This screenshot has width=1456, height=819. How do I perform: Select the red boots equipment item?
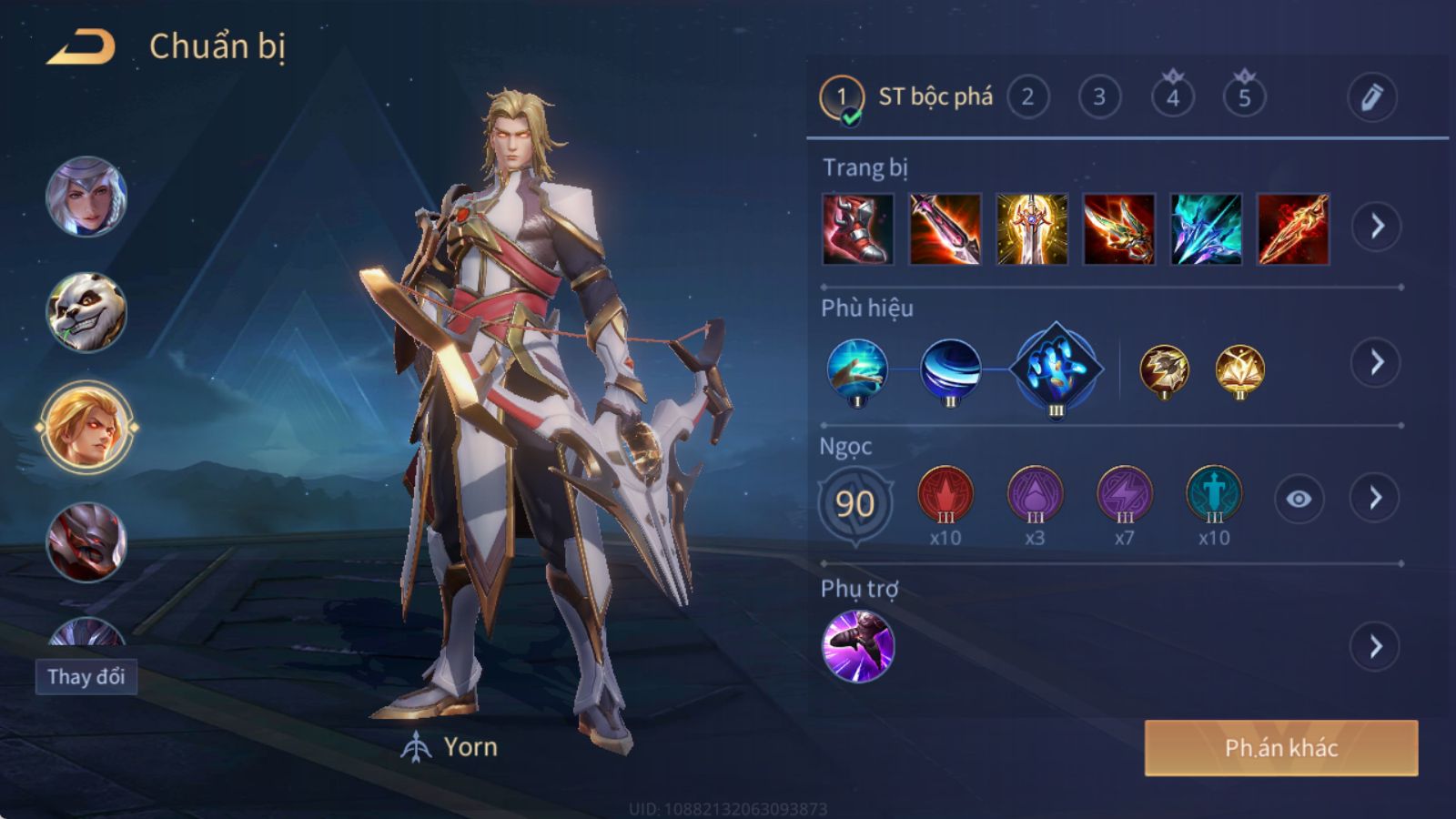[857, 229]
